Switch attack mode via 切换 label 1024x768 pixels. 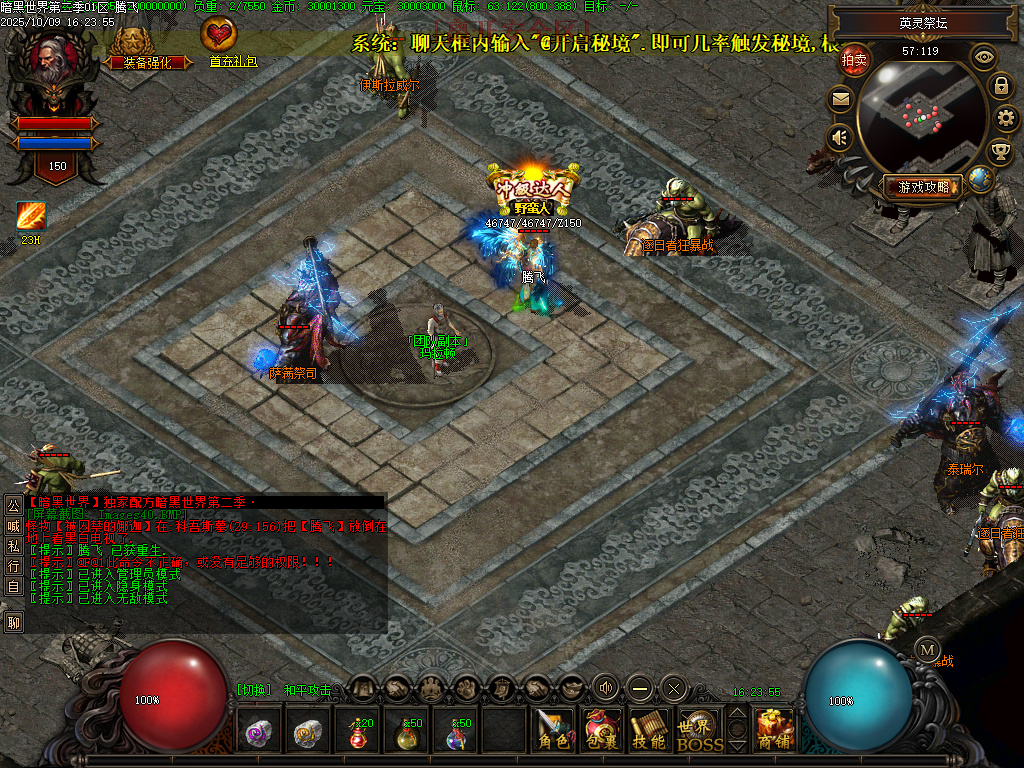(254, 690)
